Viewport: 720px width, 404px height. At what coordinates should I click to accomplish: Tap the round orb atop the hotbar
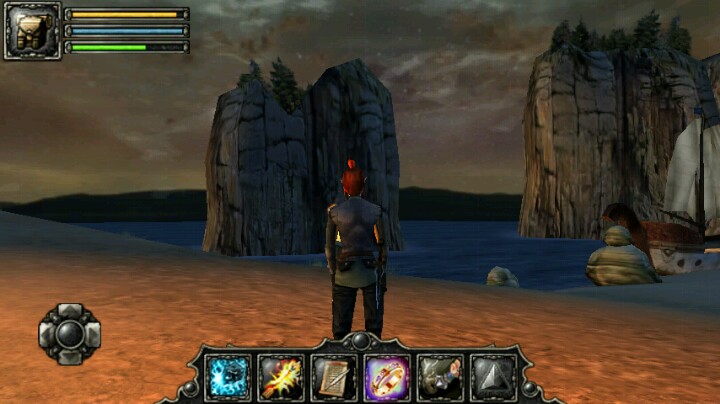[x=361, y=341]
